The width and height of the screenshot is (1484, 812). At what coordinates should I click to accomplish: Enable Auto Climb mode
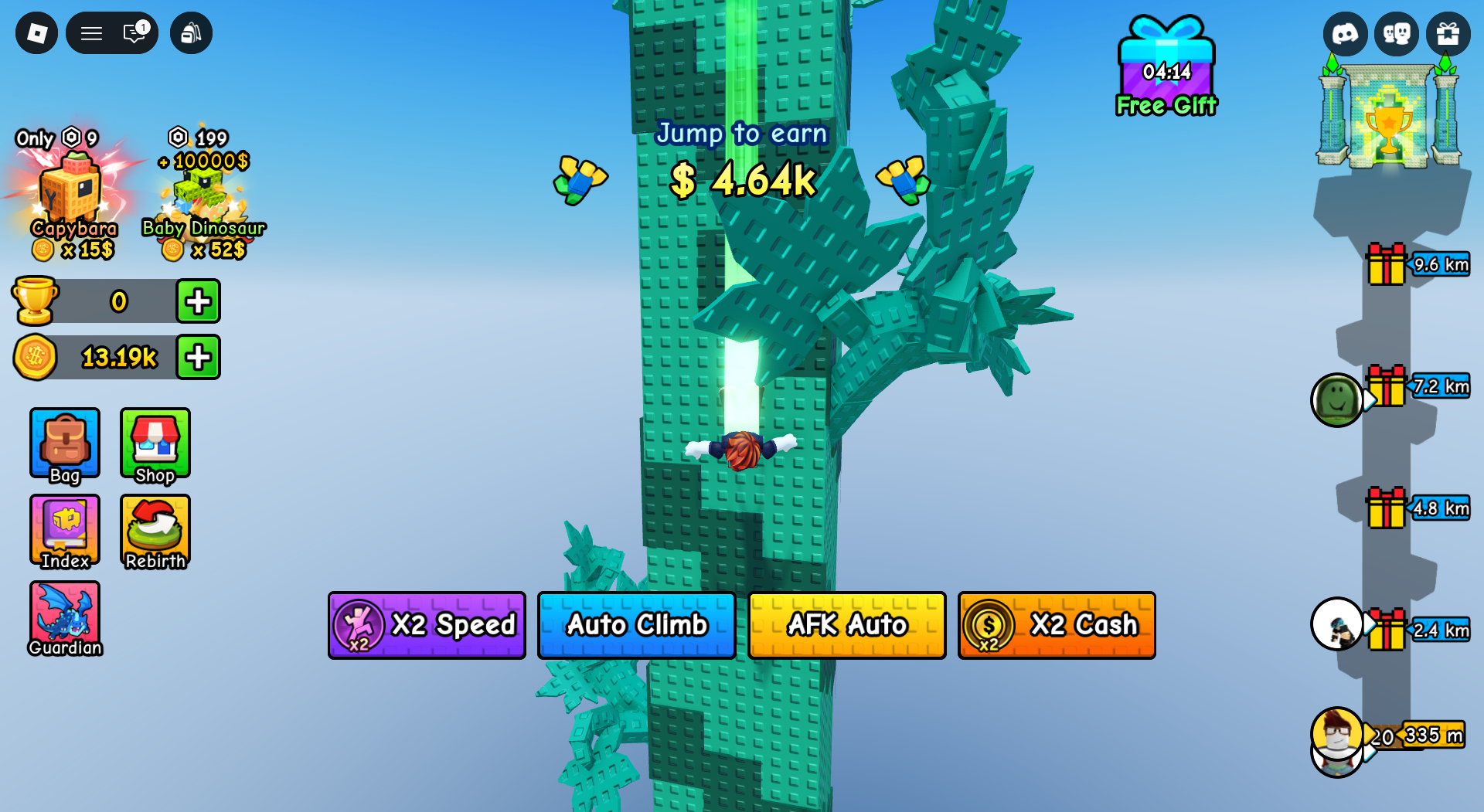click(636, 625)
